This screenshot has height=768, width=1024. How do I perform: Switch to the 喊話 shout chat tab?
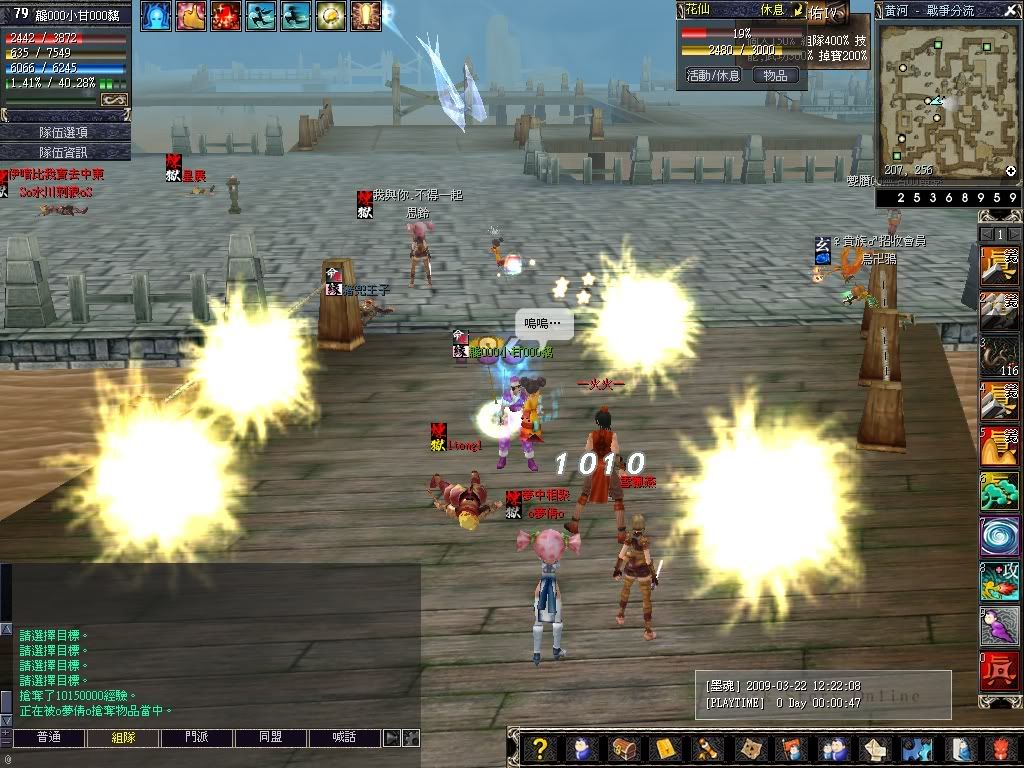click(x=345, y=738)
